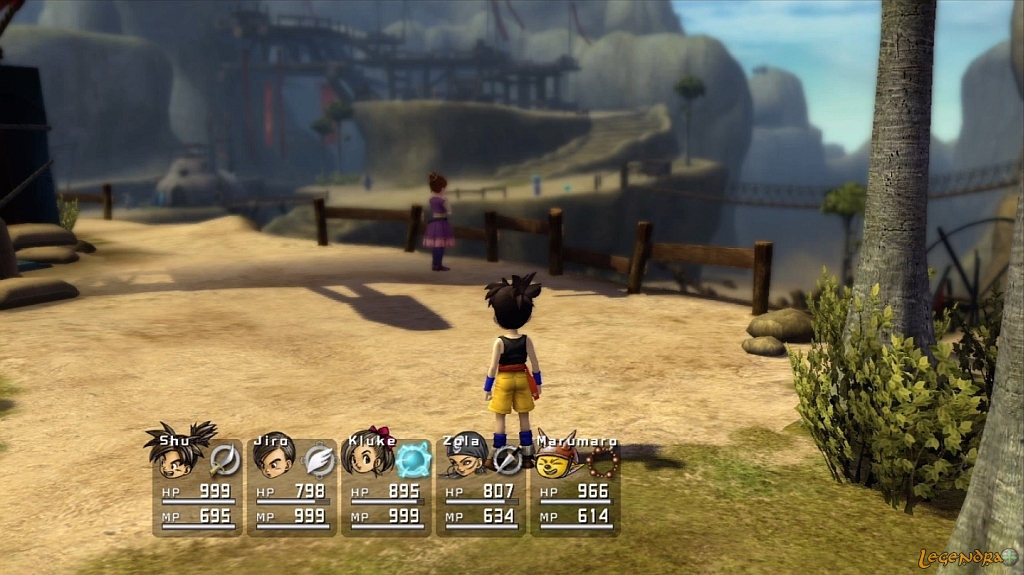Select Shu's character portrait
Viewport: 1024px width, 575px height.
(x=176, y=455)
